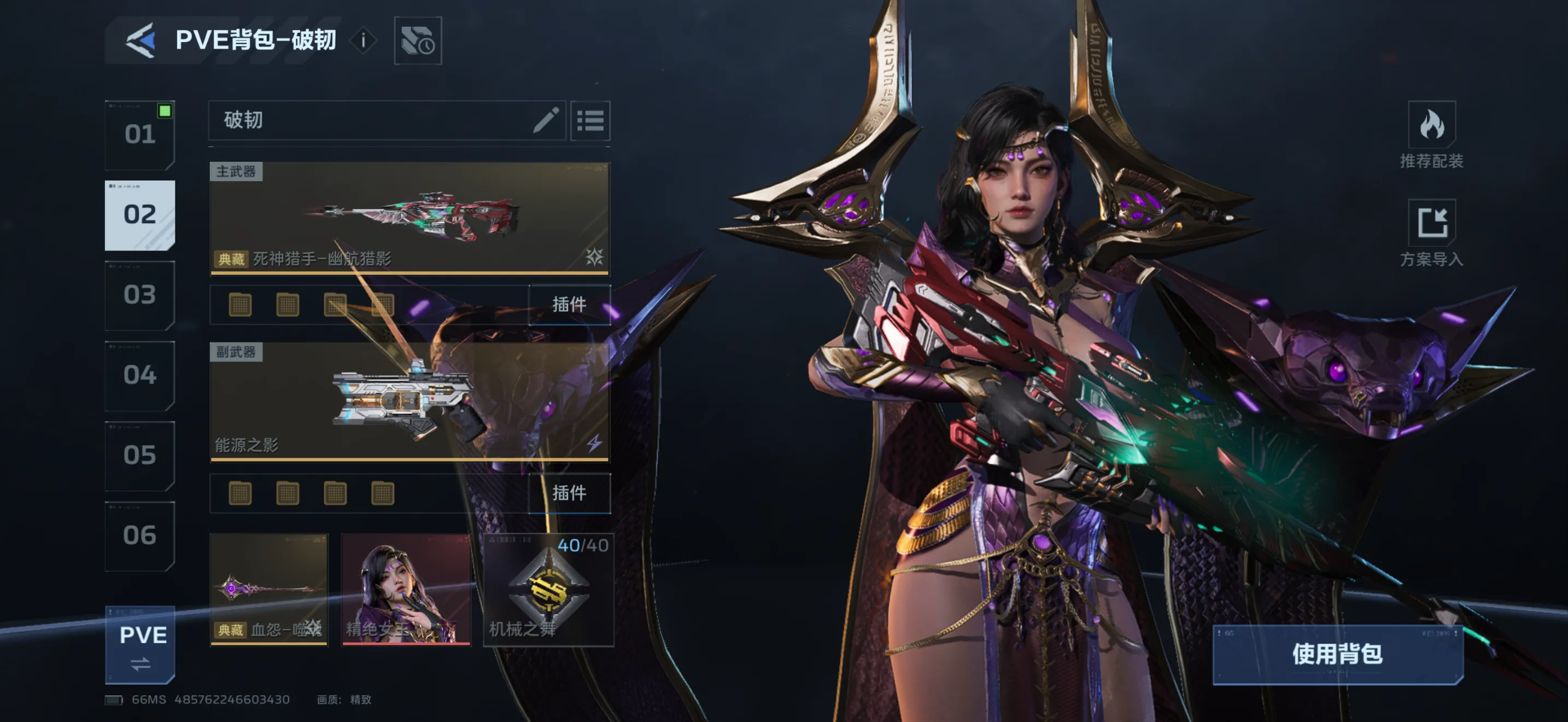Open the 机械之舞 slot
The width and height of the screenshot is (1568, 722).
tap(548, 589)
